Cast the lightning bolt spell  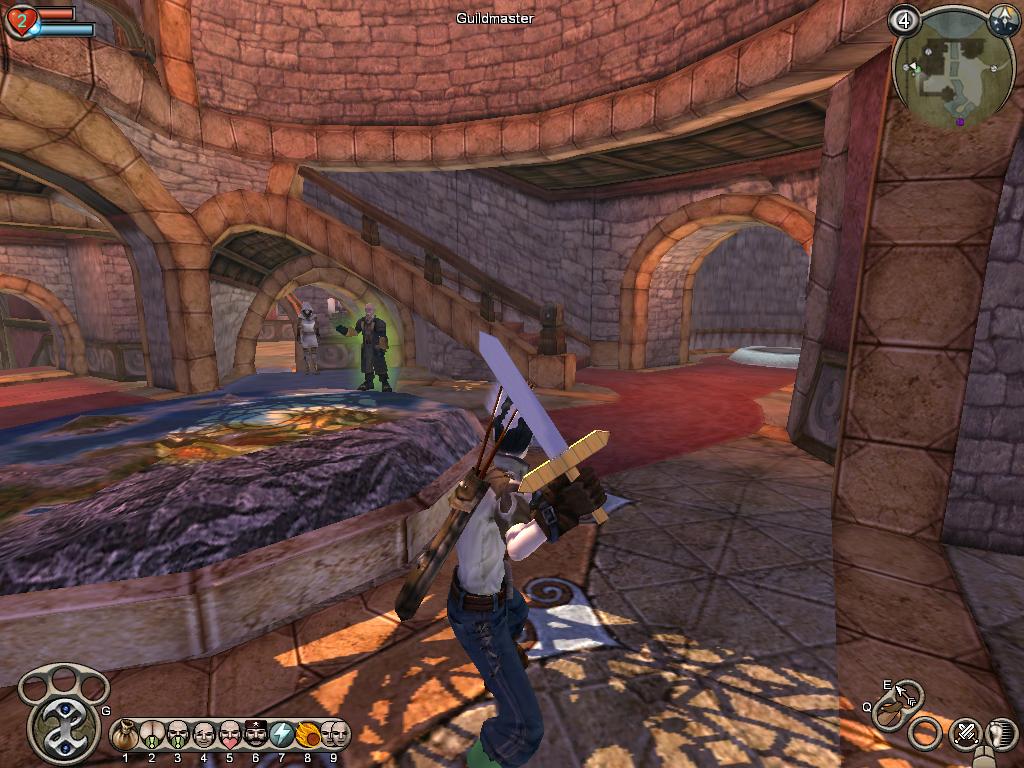(281, 735)
